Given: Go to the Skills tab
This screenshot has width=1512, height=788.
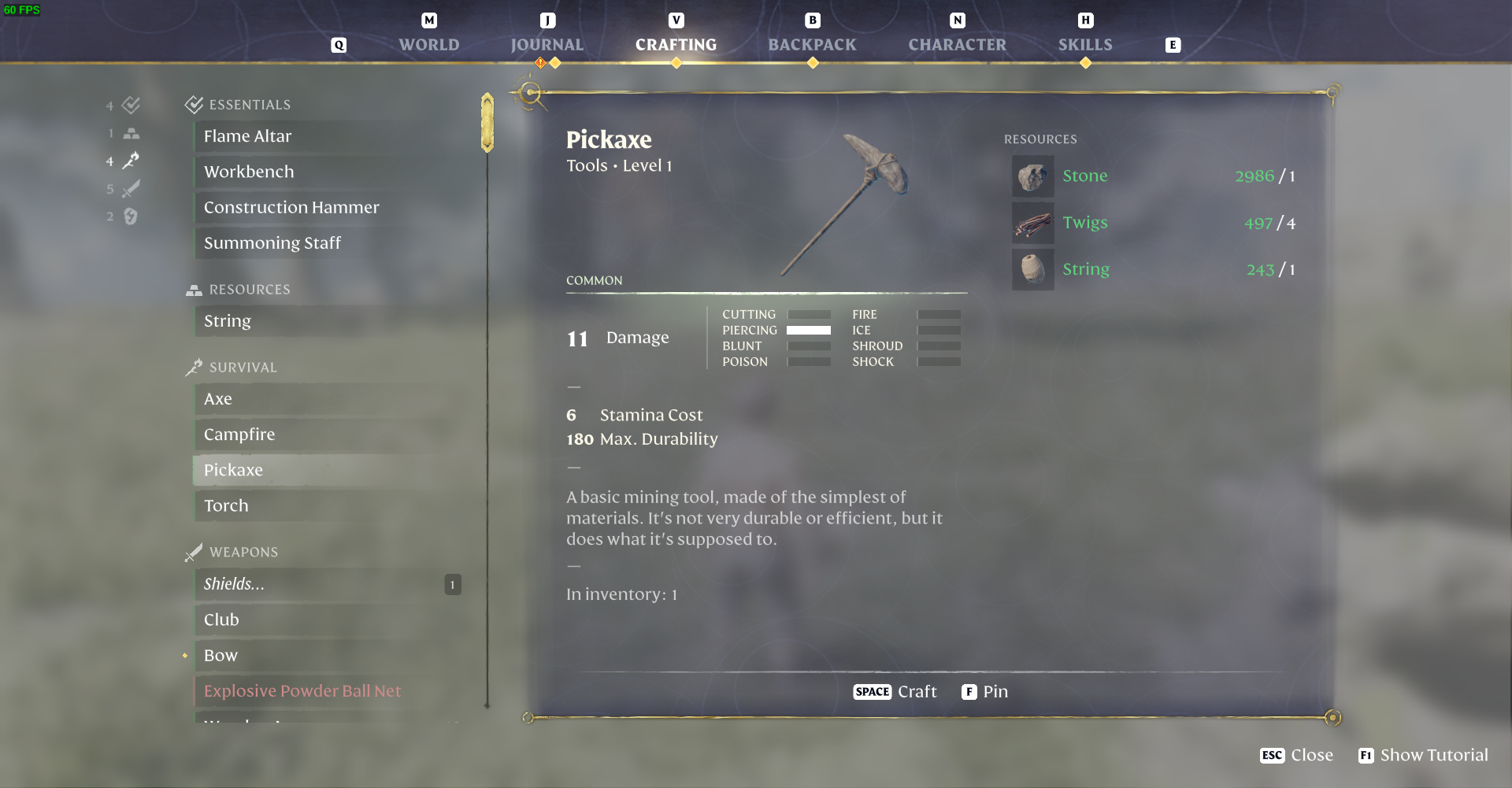Looking at the screenshot, I should pos(1084,45).
